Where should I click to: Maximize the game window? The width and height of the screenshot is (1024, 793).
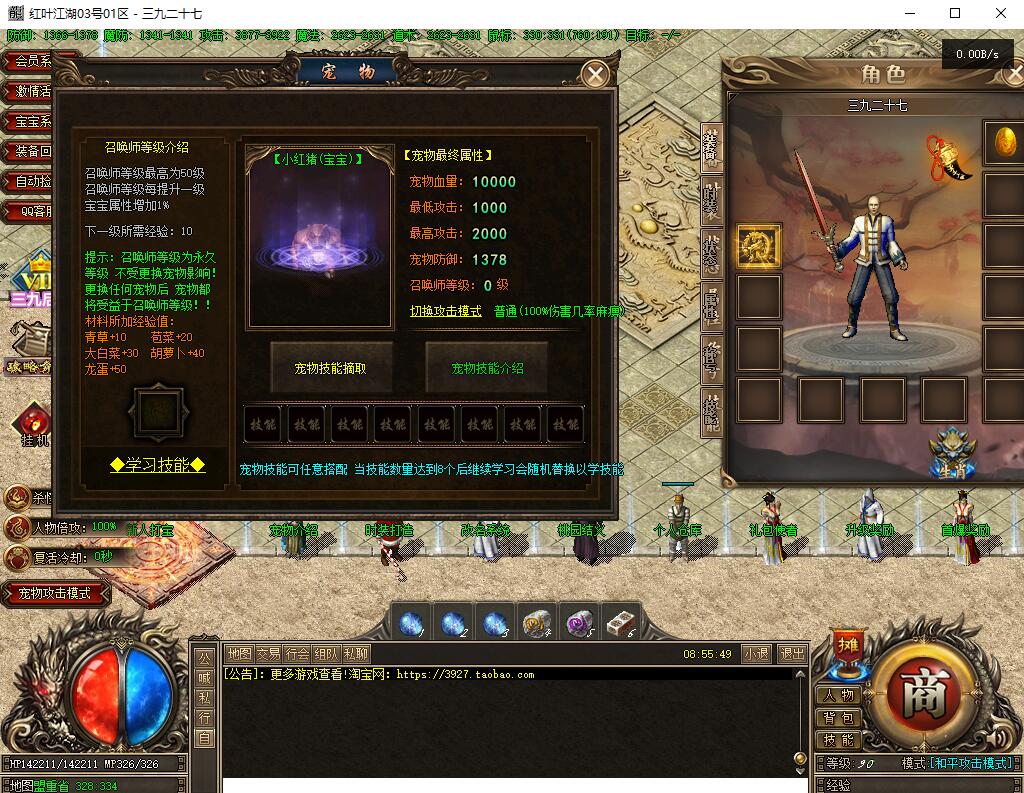click(x=955, y=14)
